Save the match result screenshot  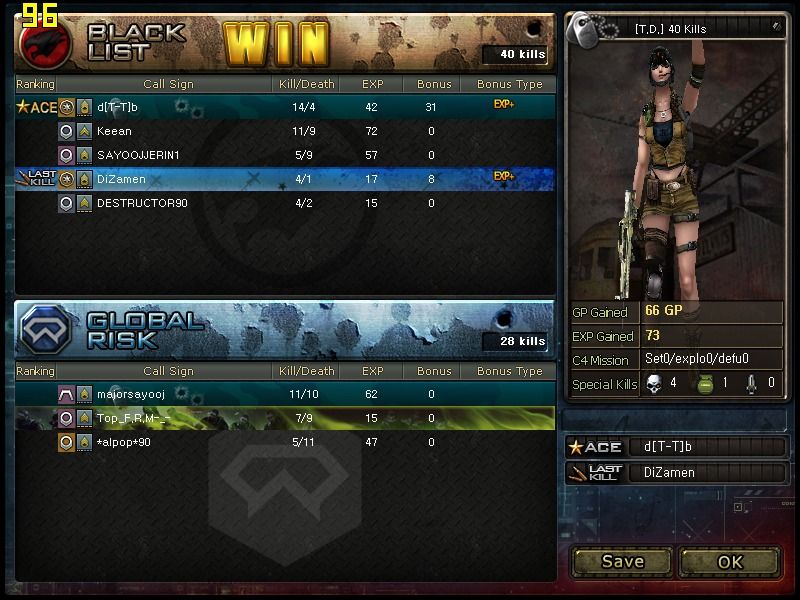[622, 561]
